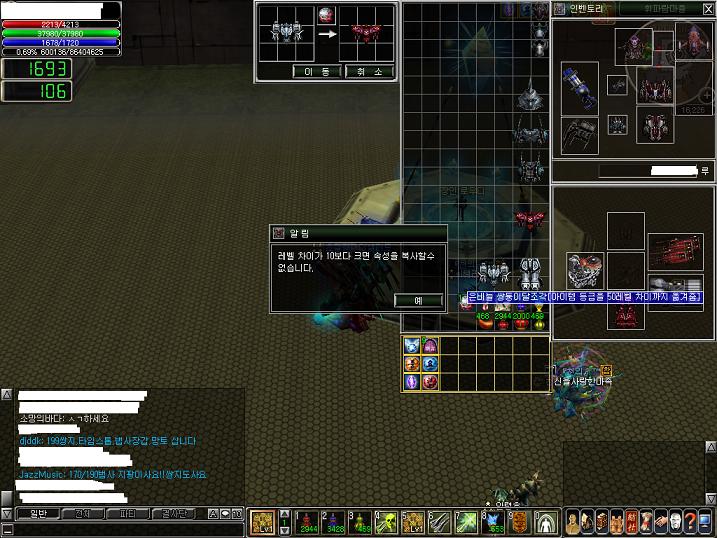
Task: Close the 인벤토리 inventory window
Action: click(708, 8)
